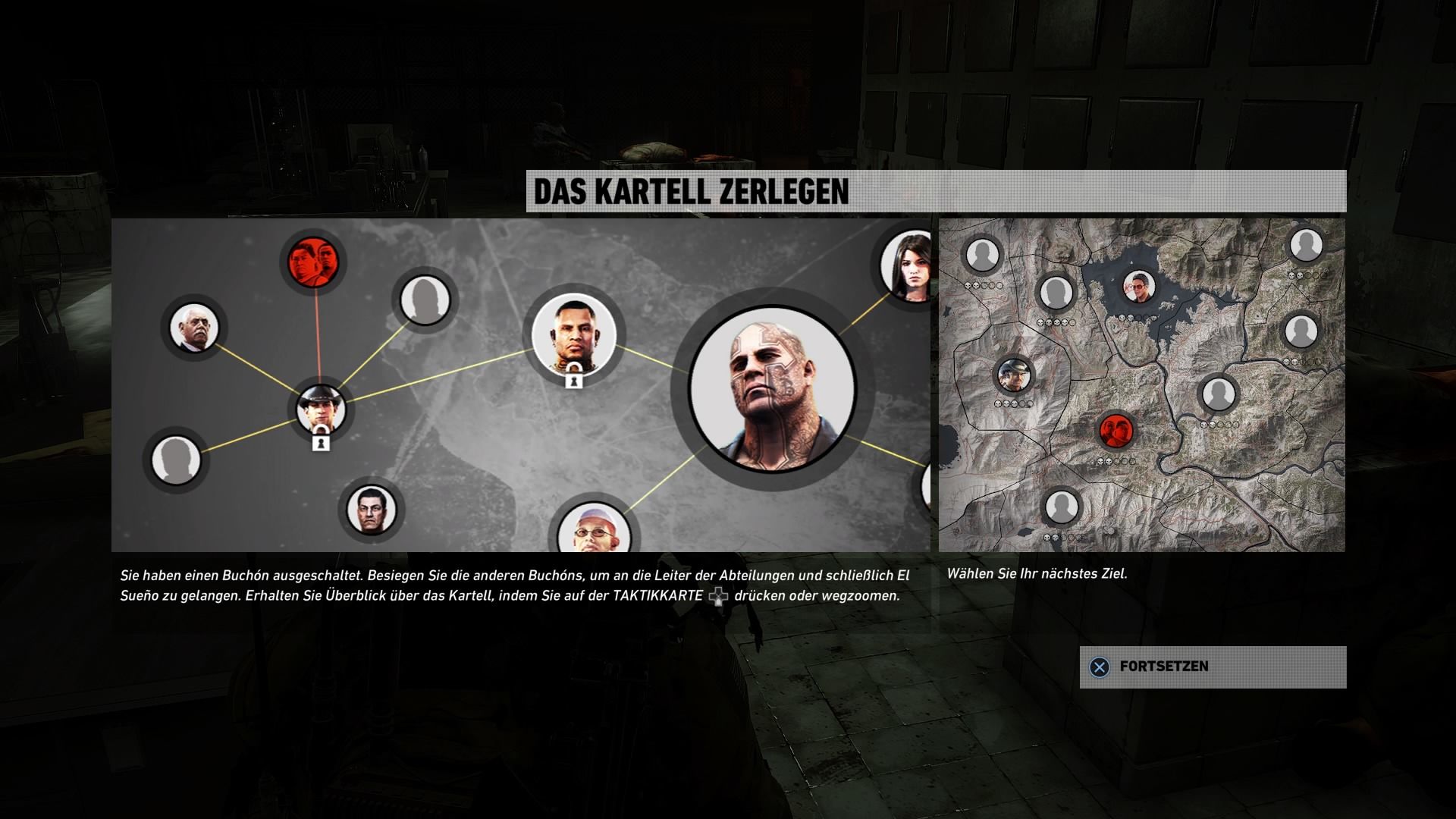Select the white-mustached old man portrait
This screenshot has height=819, width=1456.
[194, 328]
